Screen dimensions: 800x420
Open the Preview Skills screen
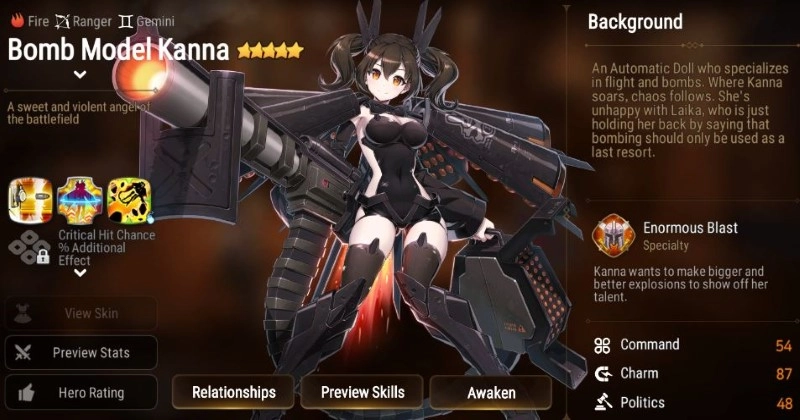pyautogui.click(x=362, y=392)
